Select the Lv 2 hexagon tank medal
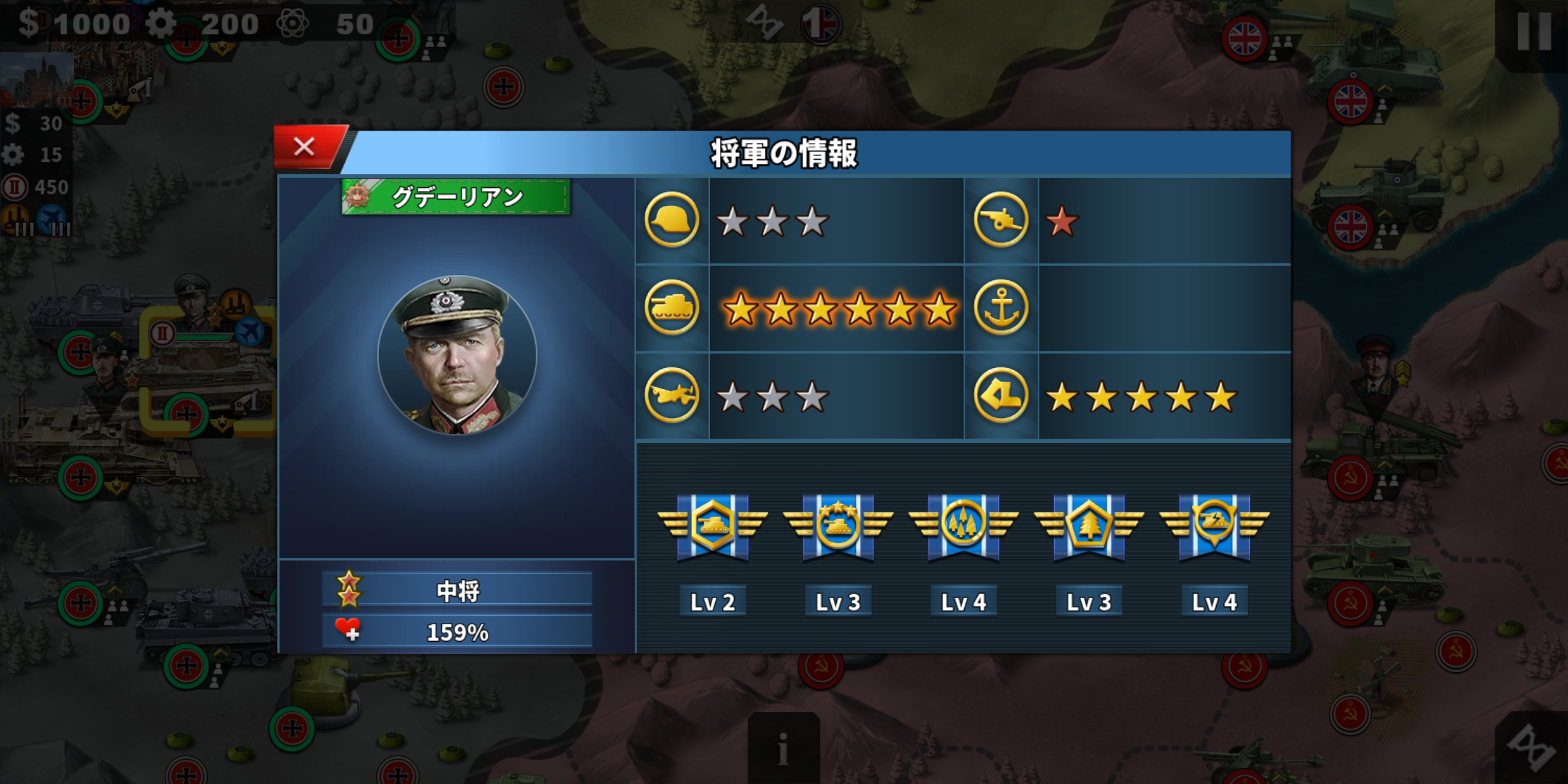This screenshot has height=784, width=1568. pos(712,527)
